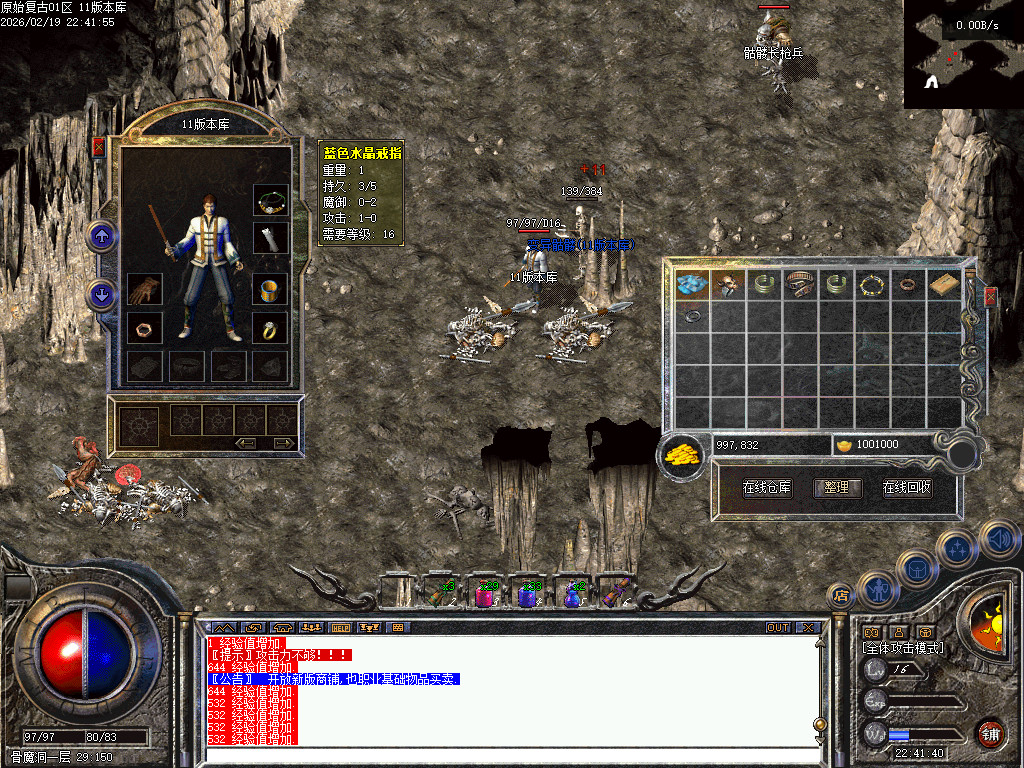Select the blue crystal item in bag
The width and height of the screenshot is (1024, 768).
(x=692, y=285)
